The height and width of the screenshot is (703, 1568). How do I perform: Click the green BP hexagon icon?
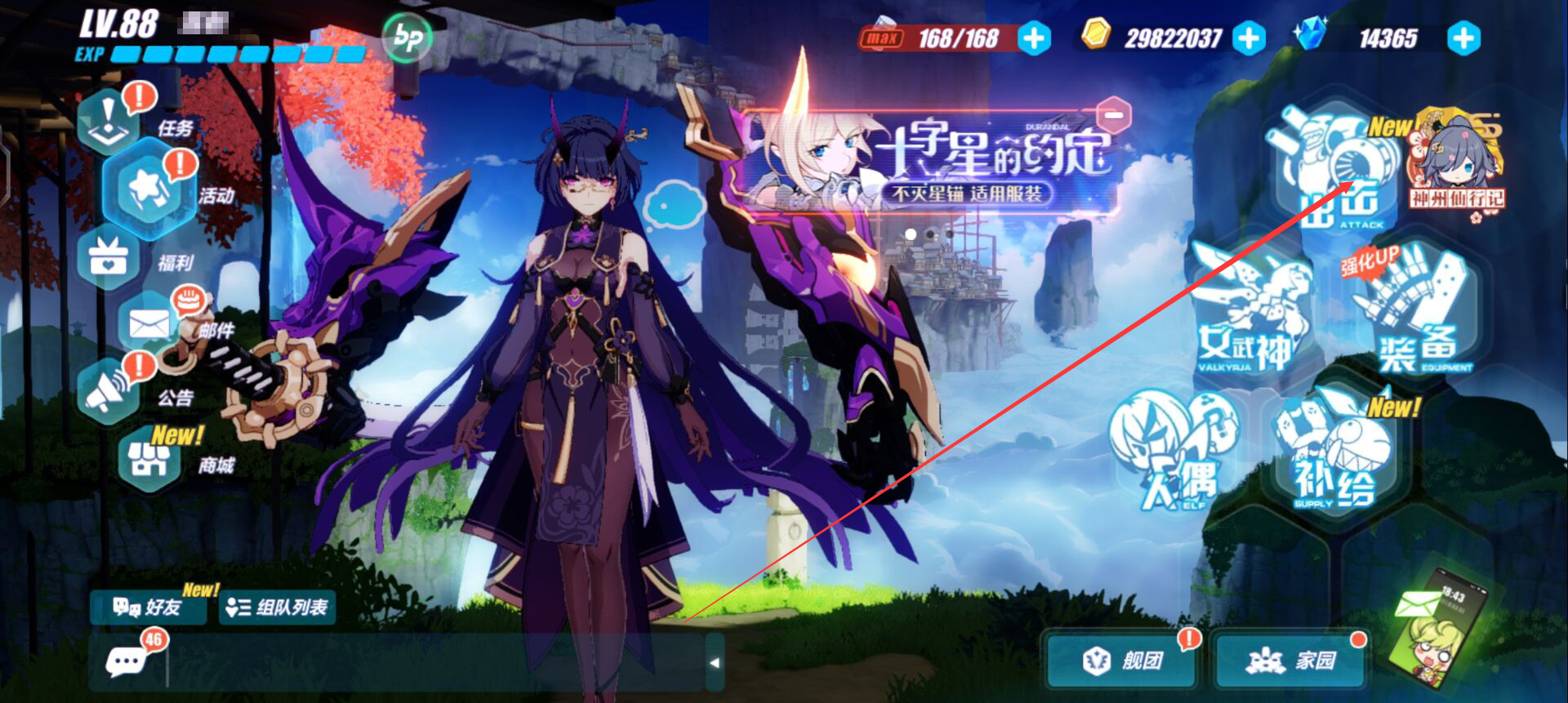click(x=406, y=38)
